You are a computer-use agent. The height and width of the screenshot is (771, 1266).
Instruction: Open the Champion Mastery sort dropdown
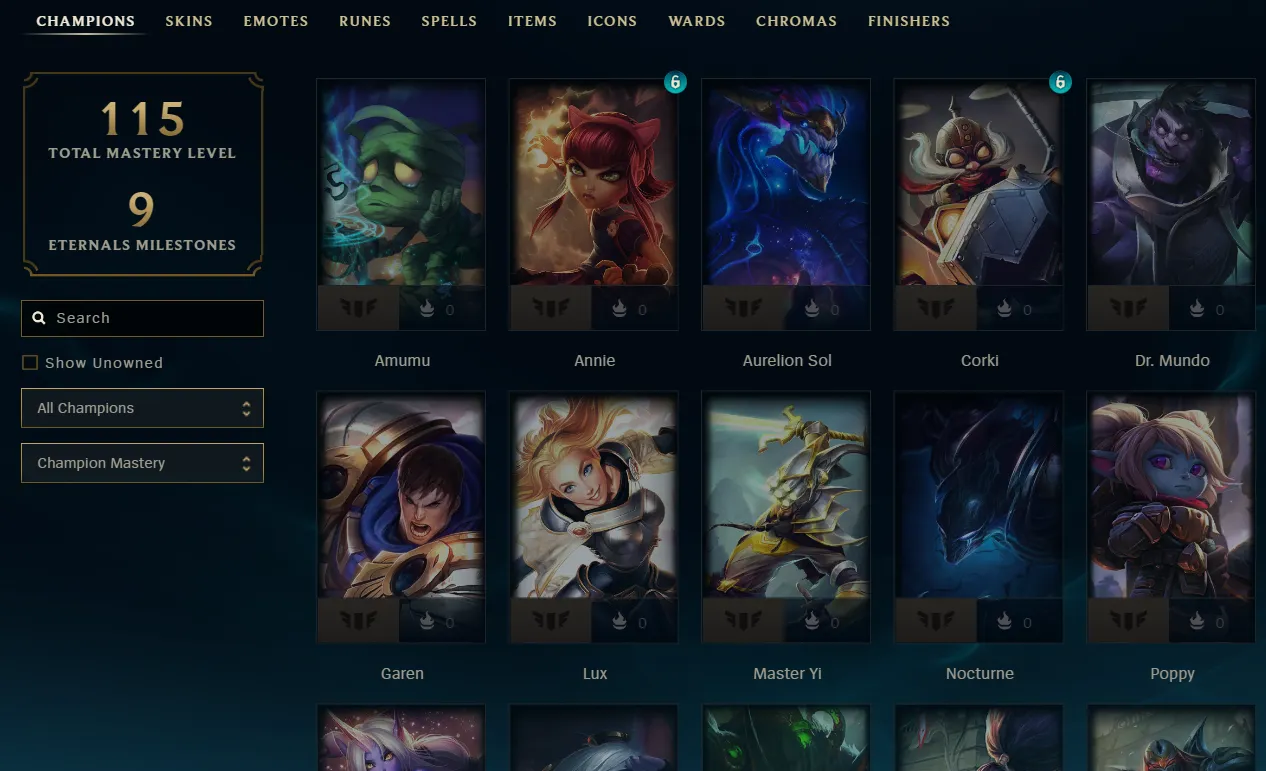pyautogui.click(x=142, y=463)
